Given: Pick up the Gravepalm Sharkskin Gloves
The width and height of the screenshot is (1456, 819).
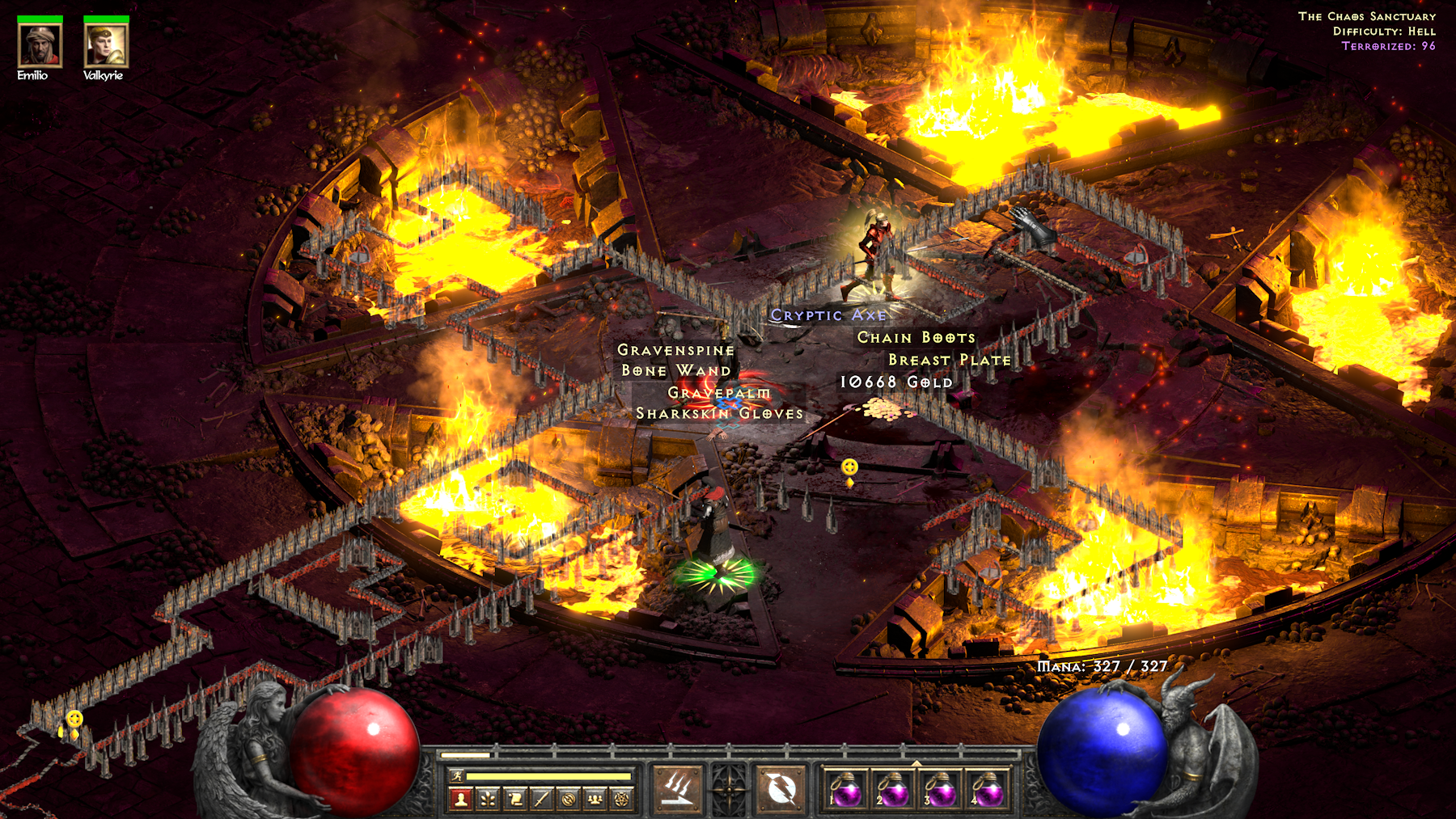Looking at the screenshot, I should tap(718, 403).
